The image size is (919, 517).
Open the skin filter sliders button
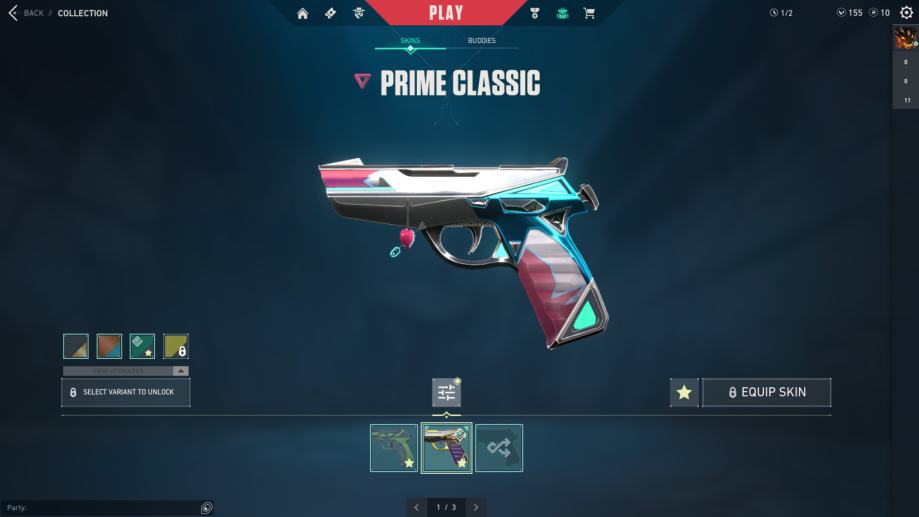click(x=446, y=392)
